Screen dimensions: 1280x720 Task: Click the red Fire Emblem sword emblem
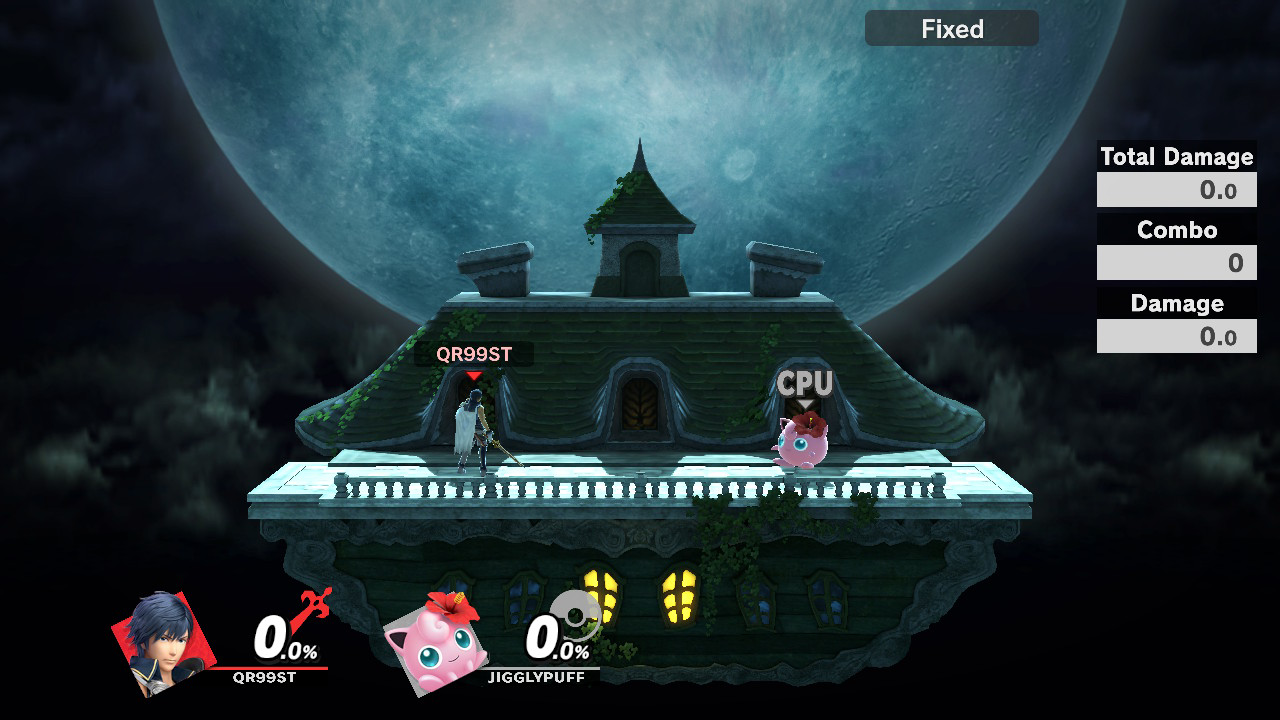(311, 609)
